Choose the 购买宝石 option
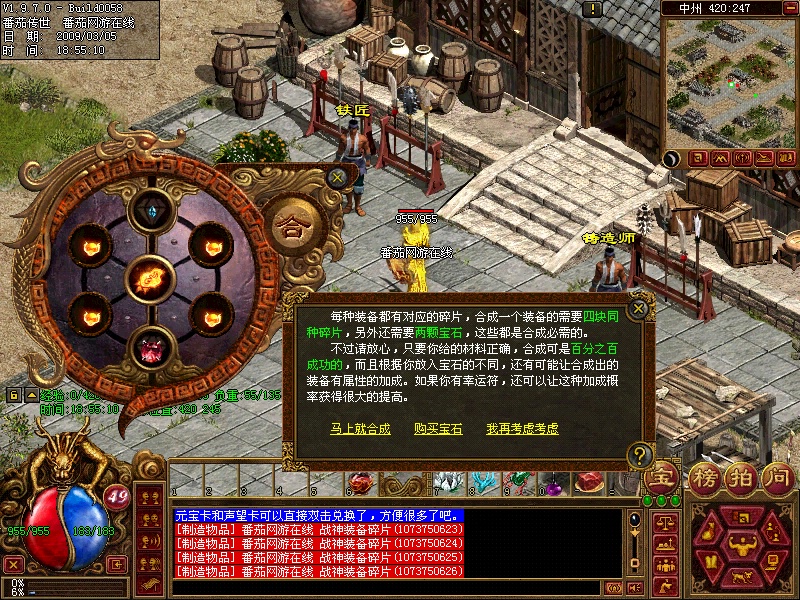This screenshot has height=600, width=800. coord(438,428)
